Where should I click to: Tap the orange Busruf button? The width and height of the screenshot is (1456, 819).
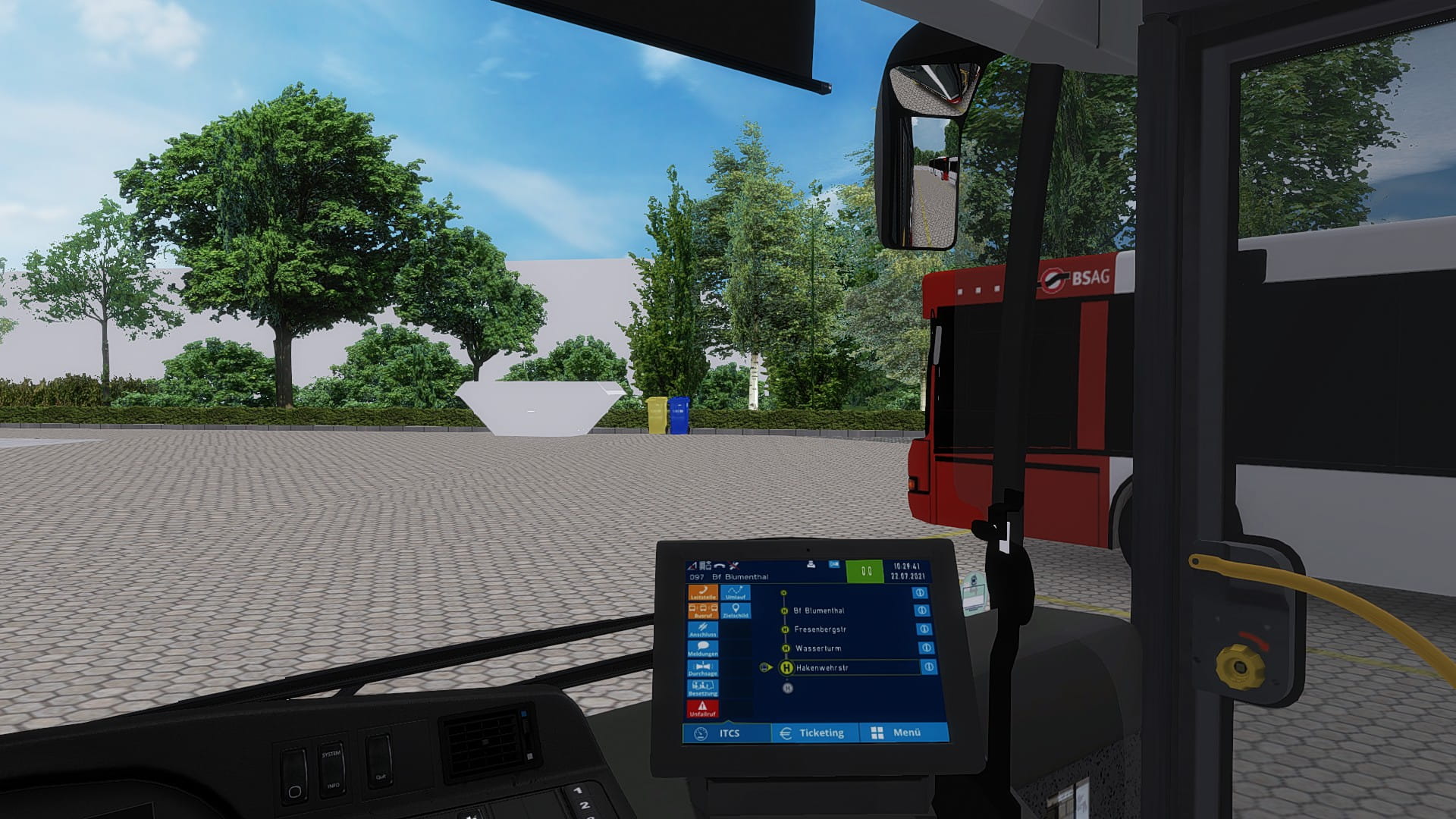(703, 610)
